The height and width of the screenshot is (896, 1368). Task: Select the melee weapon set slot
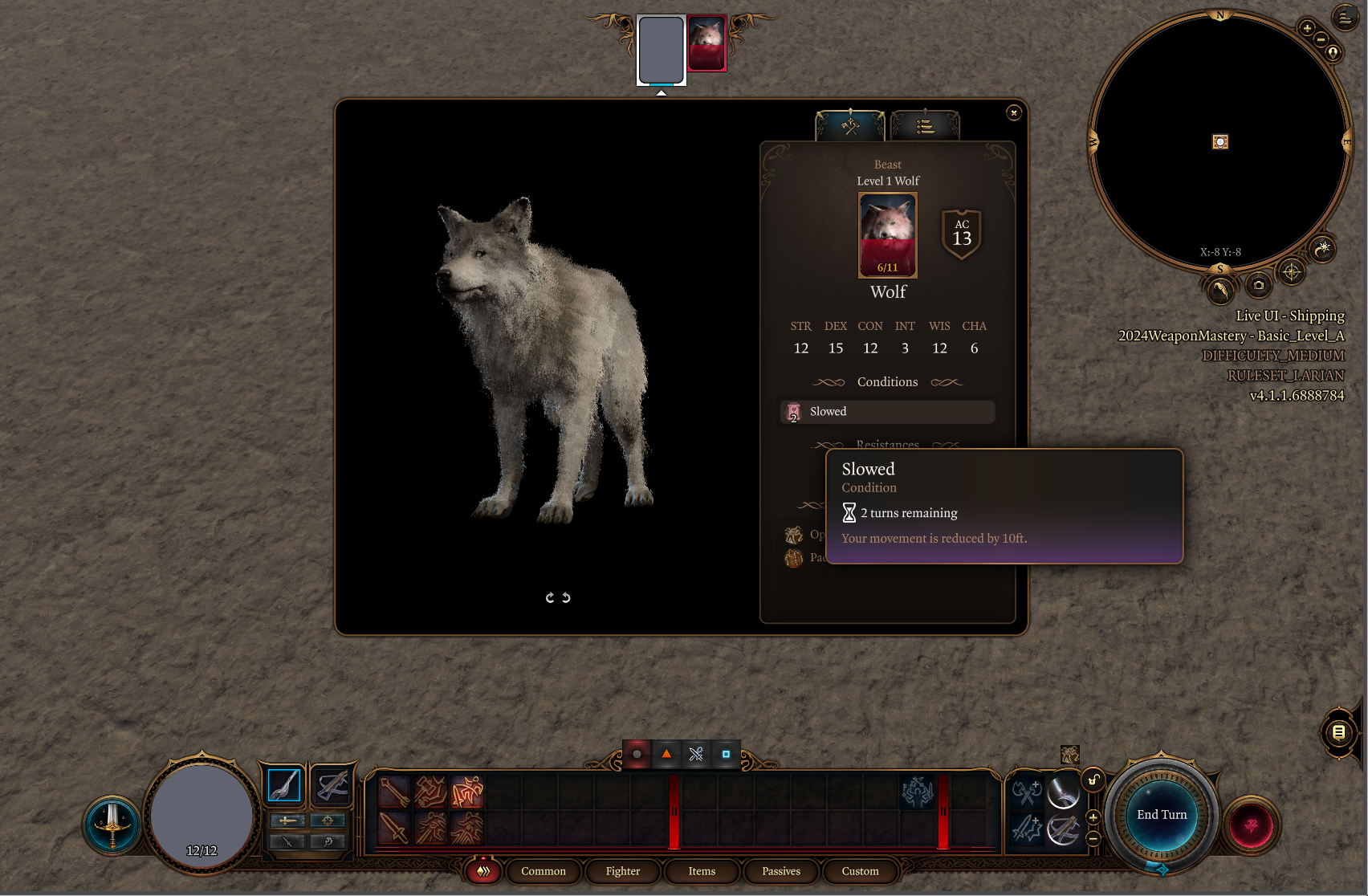tap(284, 785)
